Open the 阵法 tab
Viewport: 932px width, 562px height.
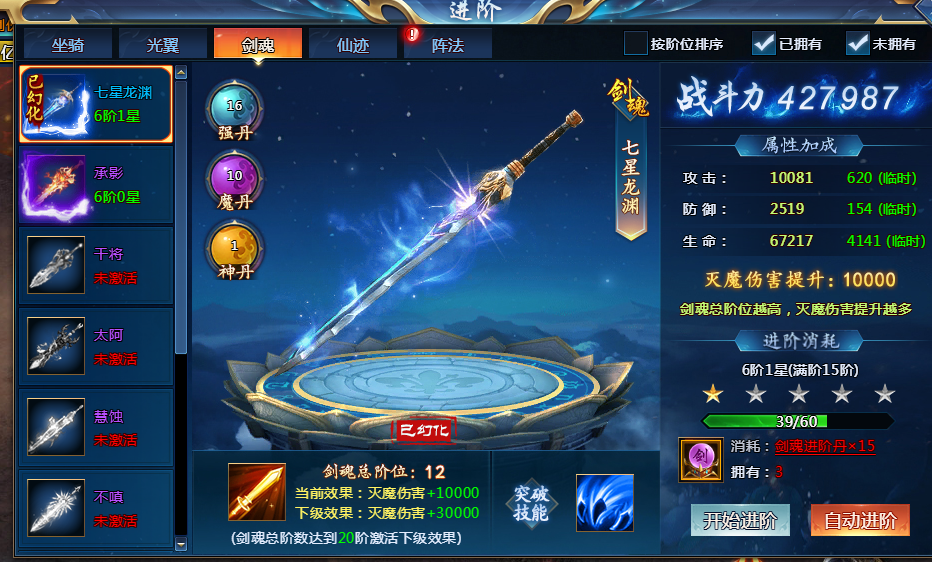[447, 44]
